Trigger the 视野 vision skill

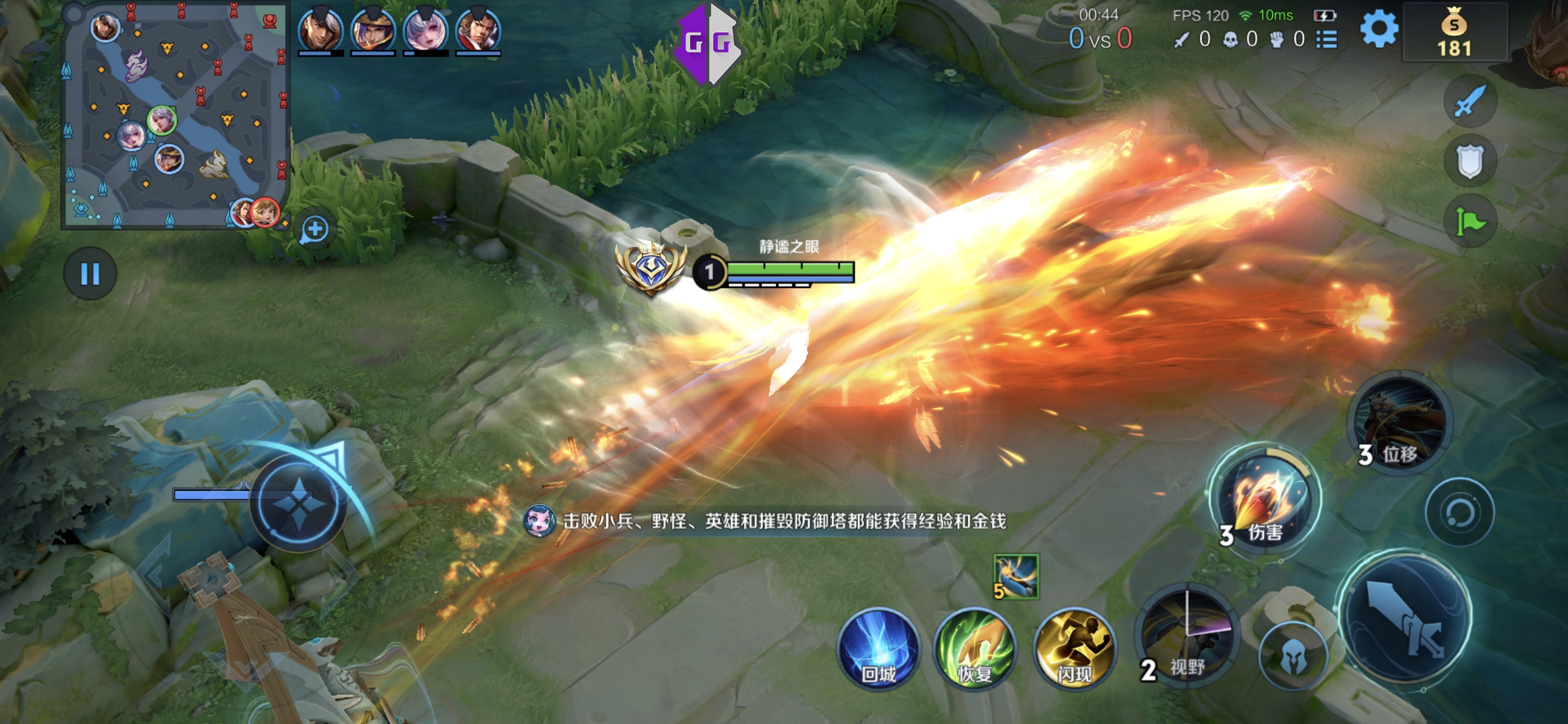[x=1187, y=636]
